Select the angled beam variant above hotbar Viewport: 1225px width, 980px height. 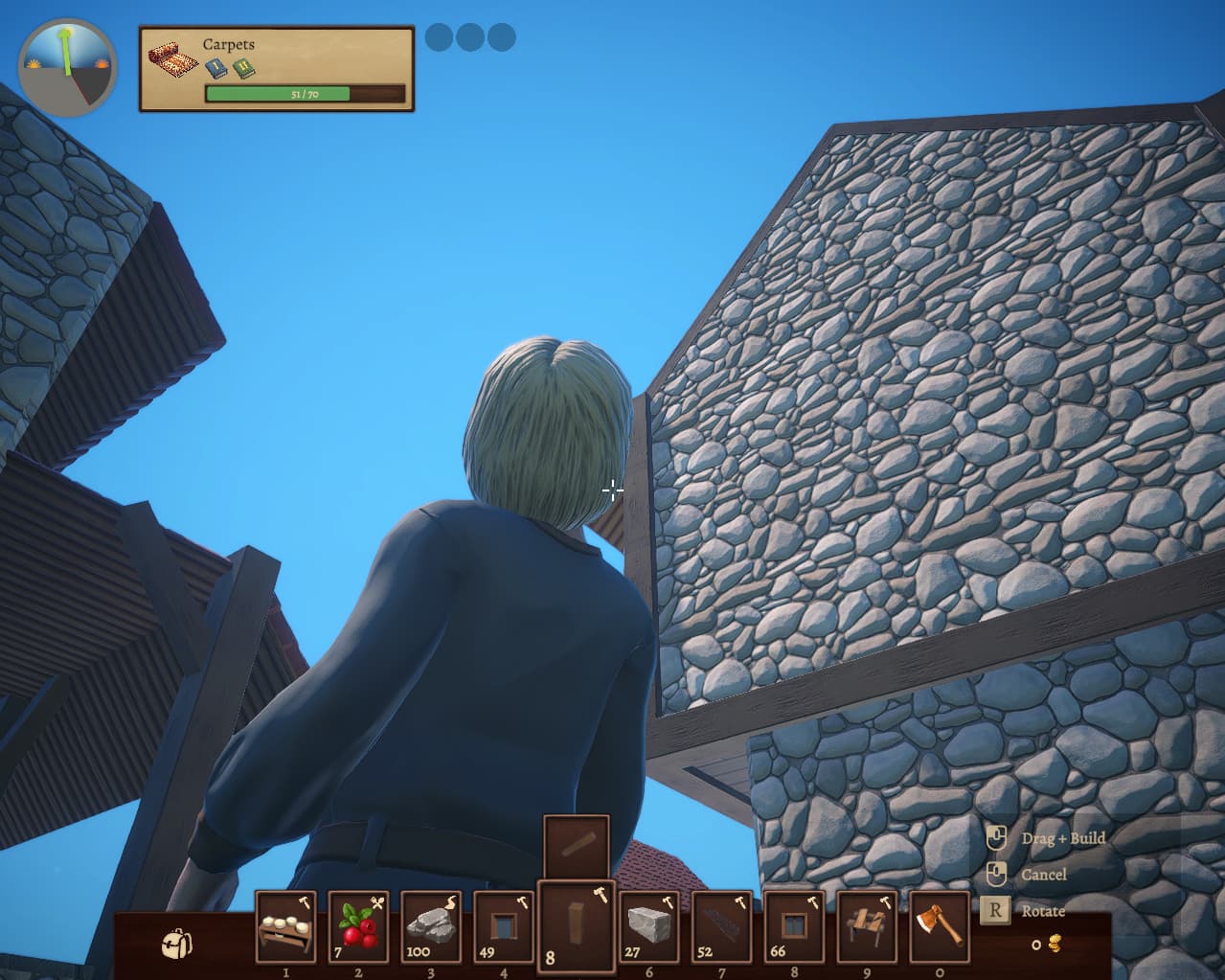(577, 847)
